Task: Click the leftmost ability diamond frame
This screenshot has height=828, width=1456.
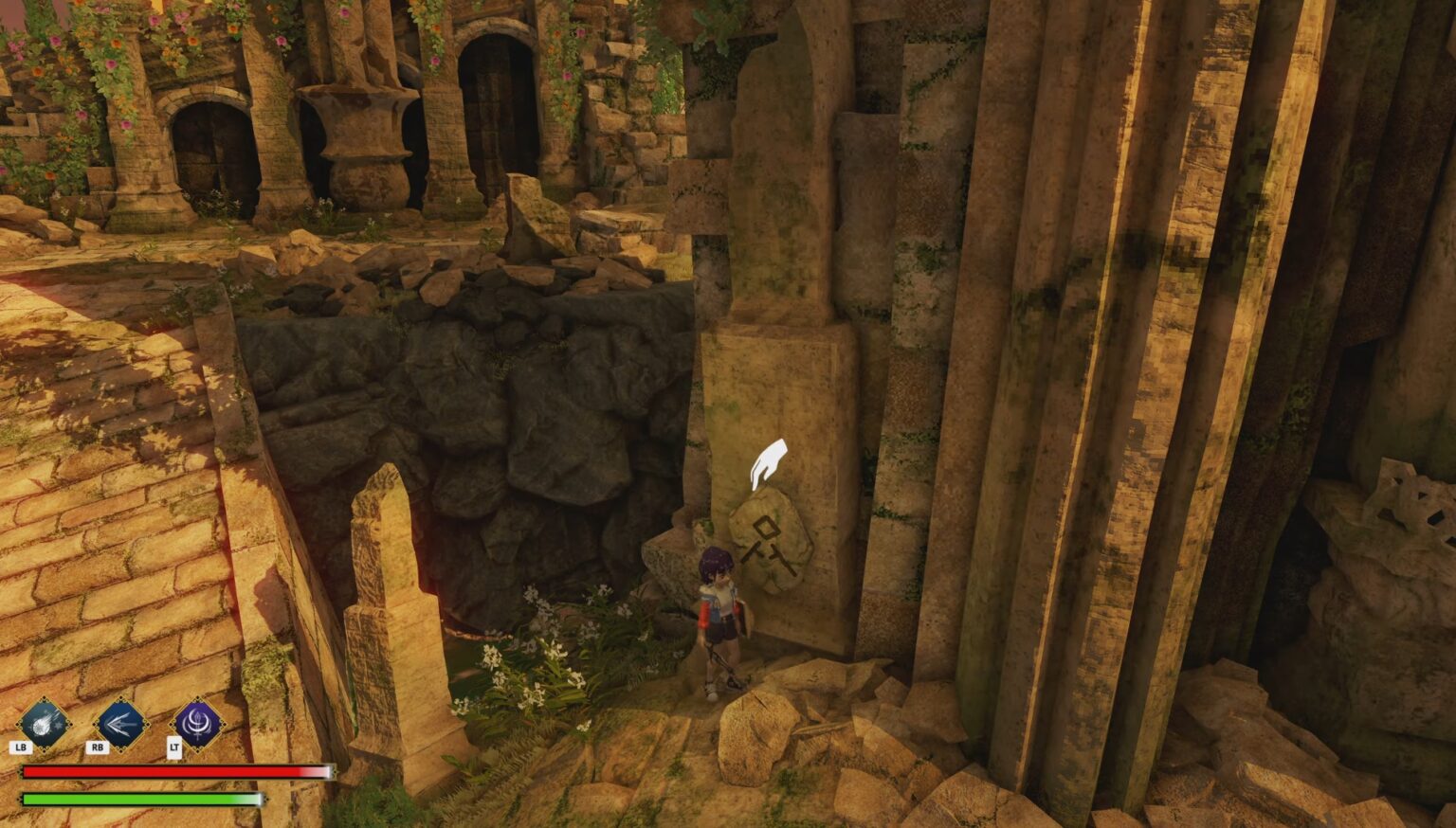Action: [x=42, y=725]
